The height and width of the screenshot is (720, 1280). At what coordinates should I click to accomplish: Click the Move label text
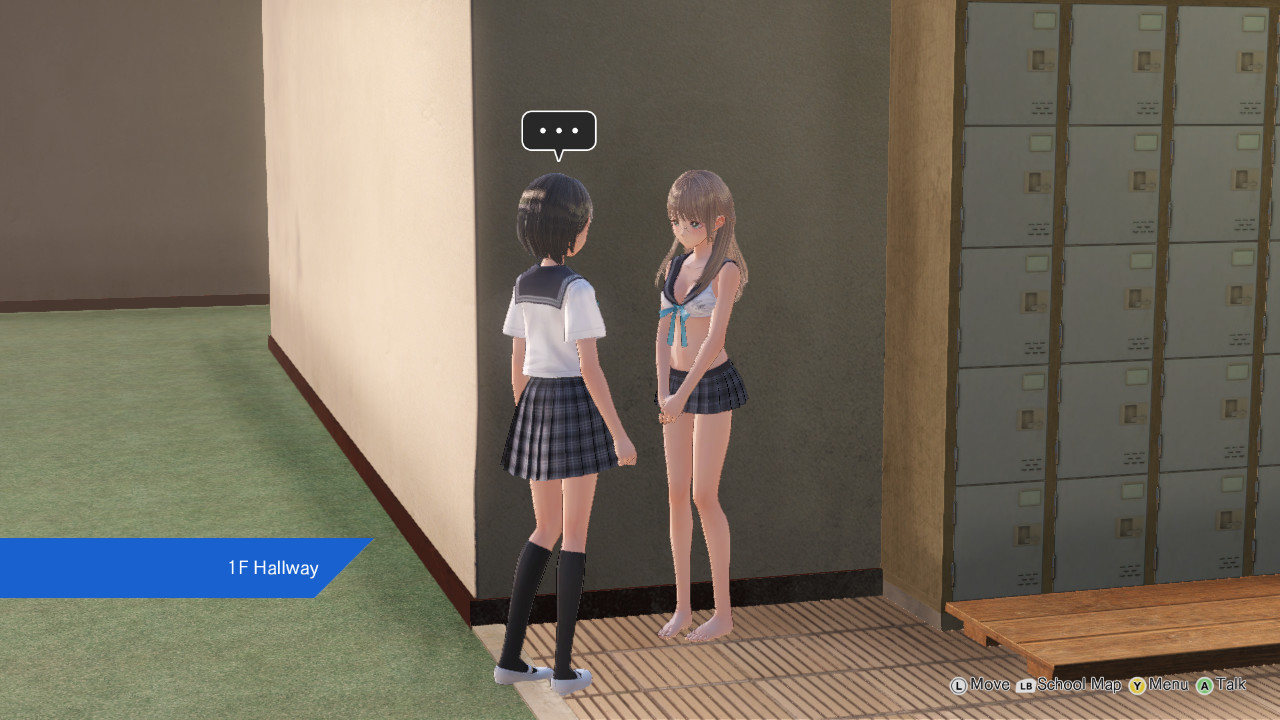(x=989, y=684)
